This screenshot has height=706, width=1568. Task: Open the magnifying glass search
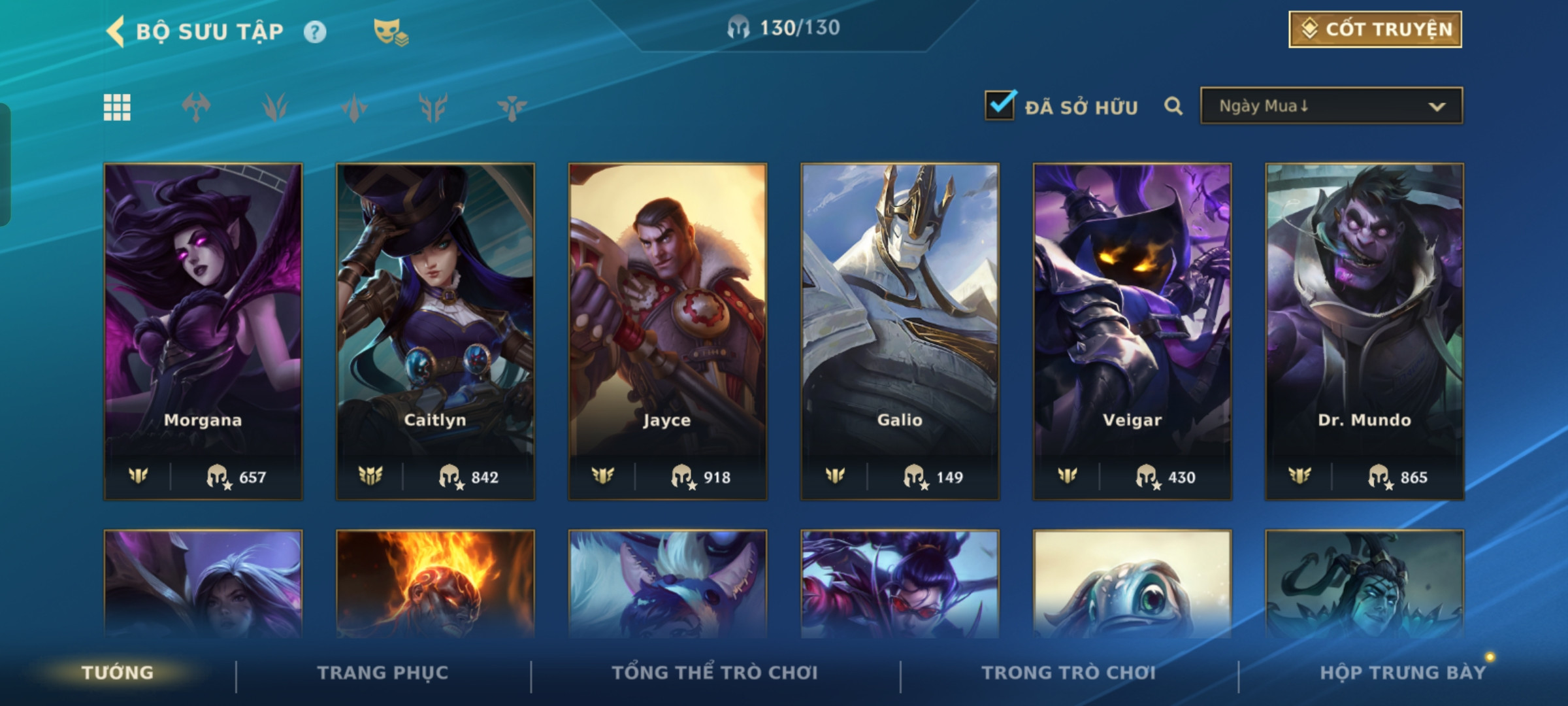point(1173,106)
